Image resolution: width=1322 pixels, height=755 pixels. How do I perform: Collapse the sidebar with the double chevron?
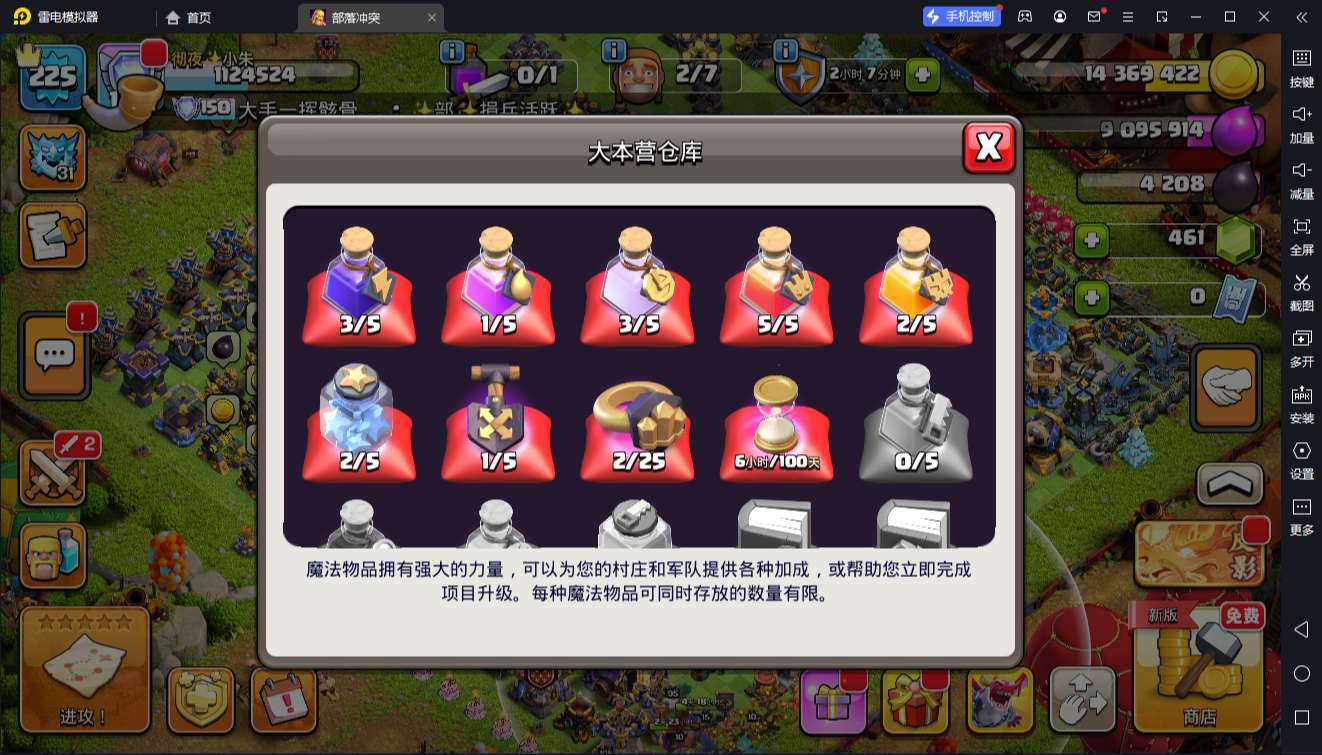(1300, 17)
